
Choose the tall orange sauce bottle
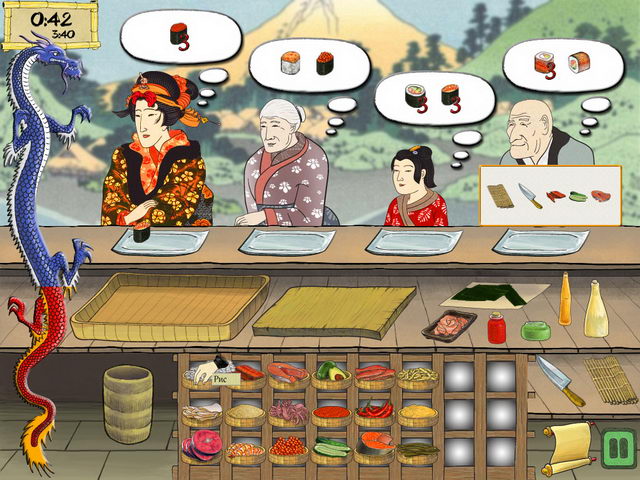click(565, 299)
